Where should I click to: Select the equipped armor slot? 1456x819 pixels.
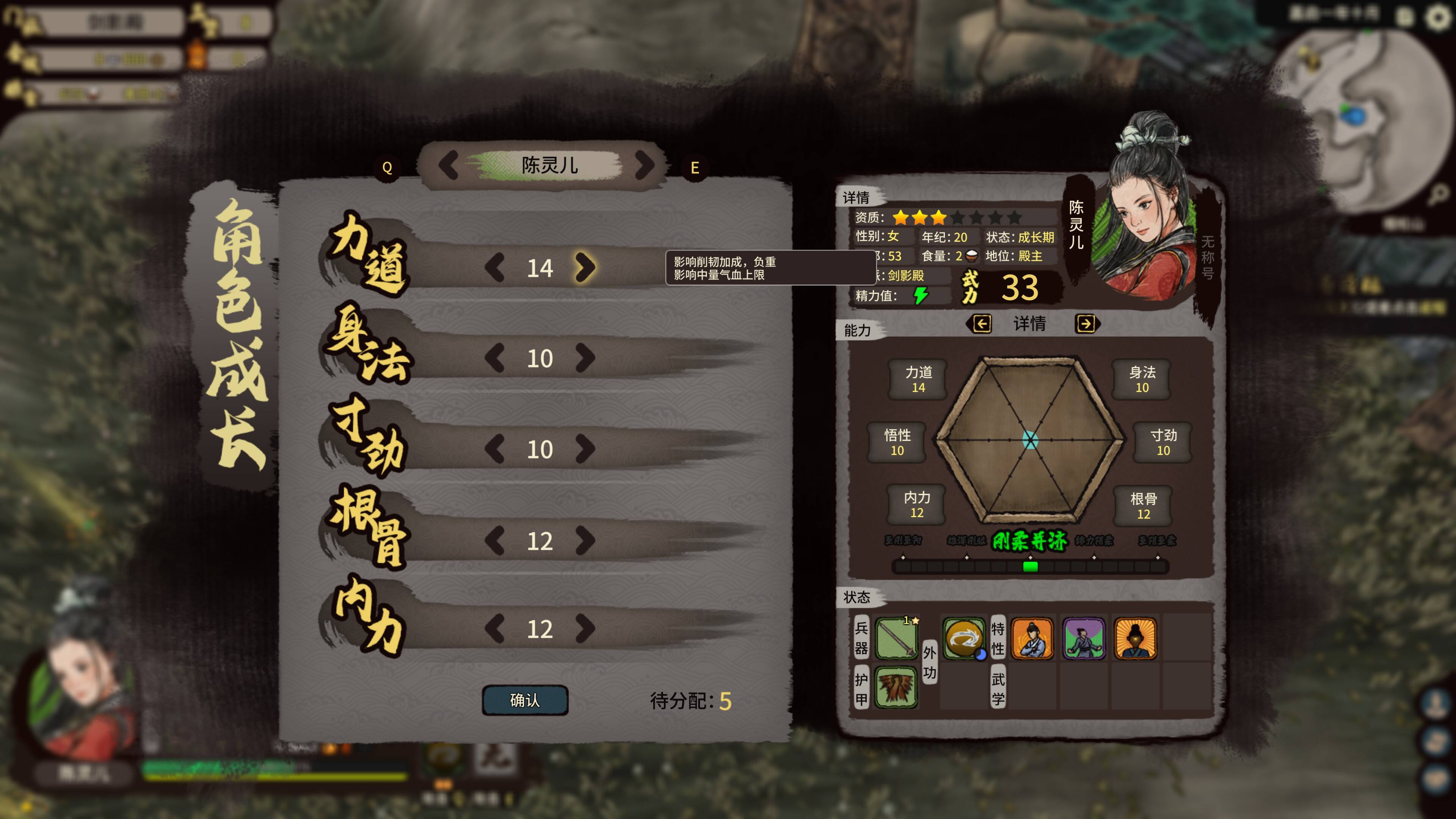pyautogui.click(x=896, y=687)
